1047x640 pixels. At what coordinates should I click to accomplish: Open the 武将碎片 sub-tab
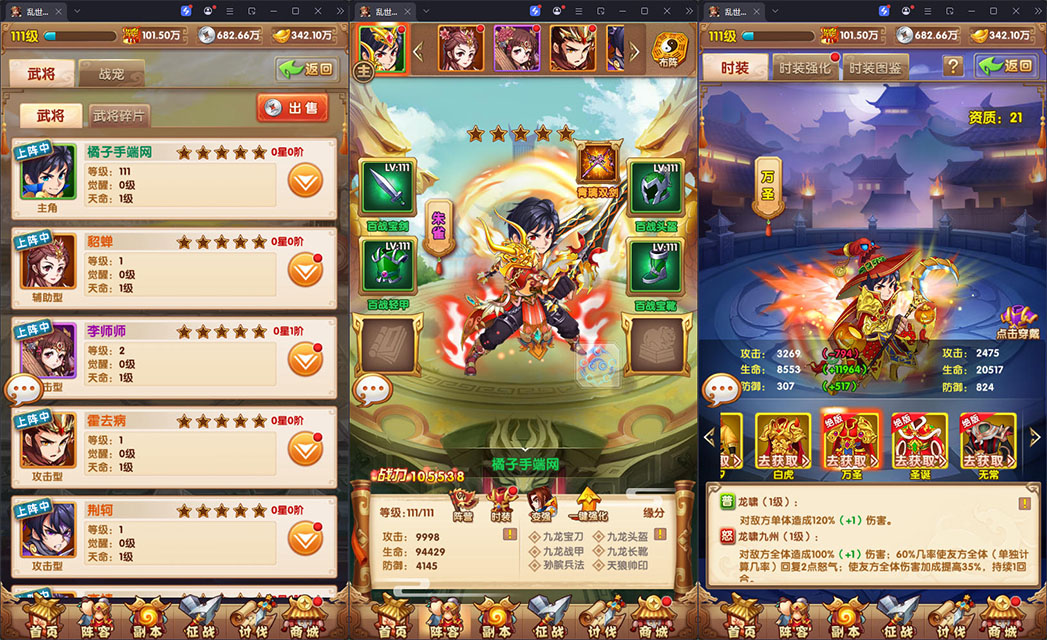coord(121,115)
